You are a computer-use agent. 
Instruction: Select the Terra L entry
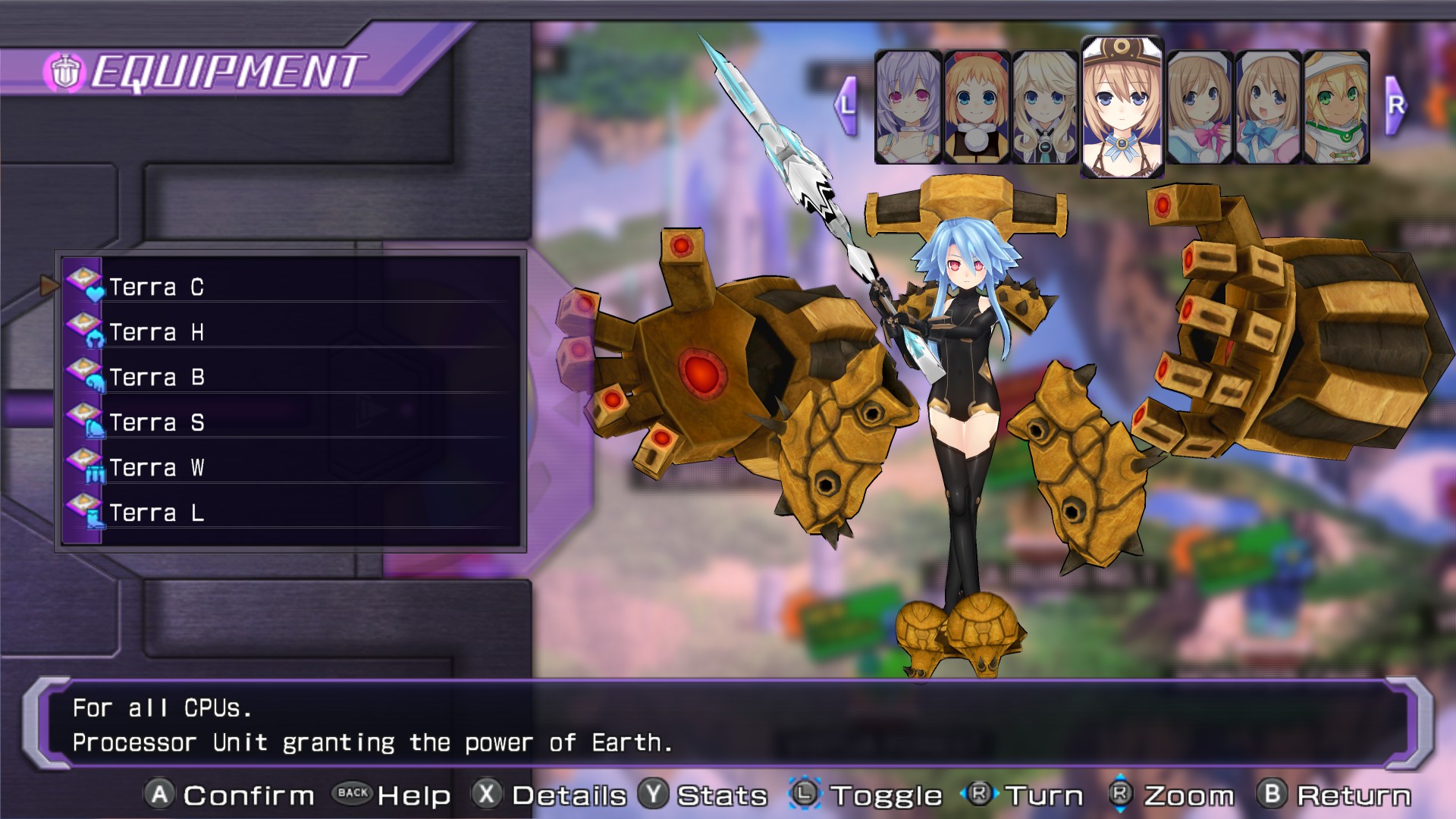pyautogui.click(x=156, y=513)
